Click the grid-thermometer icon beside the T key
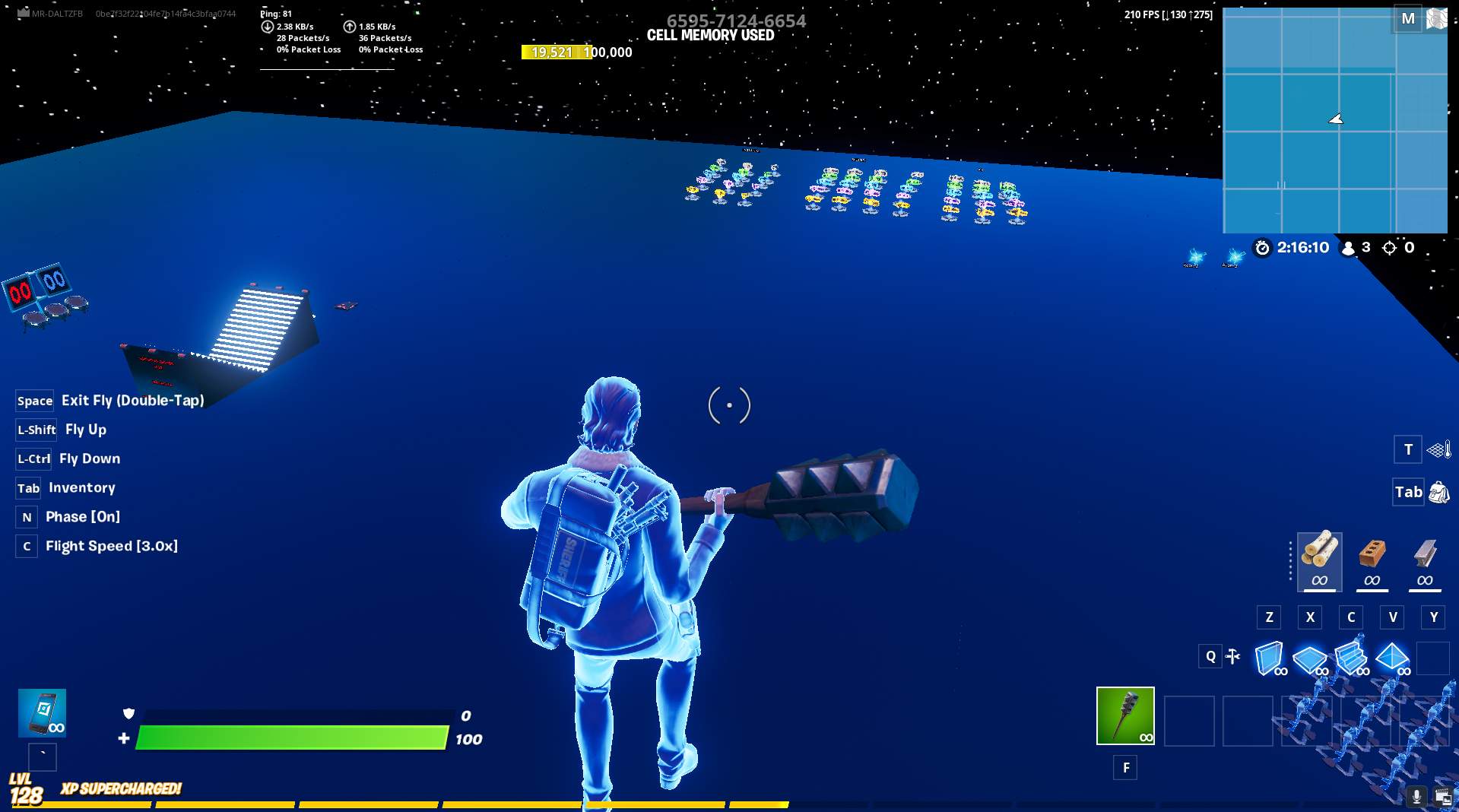The height and width of the screenshot is (812, 1459). point(1438,449)
